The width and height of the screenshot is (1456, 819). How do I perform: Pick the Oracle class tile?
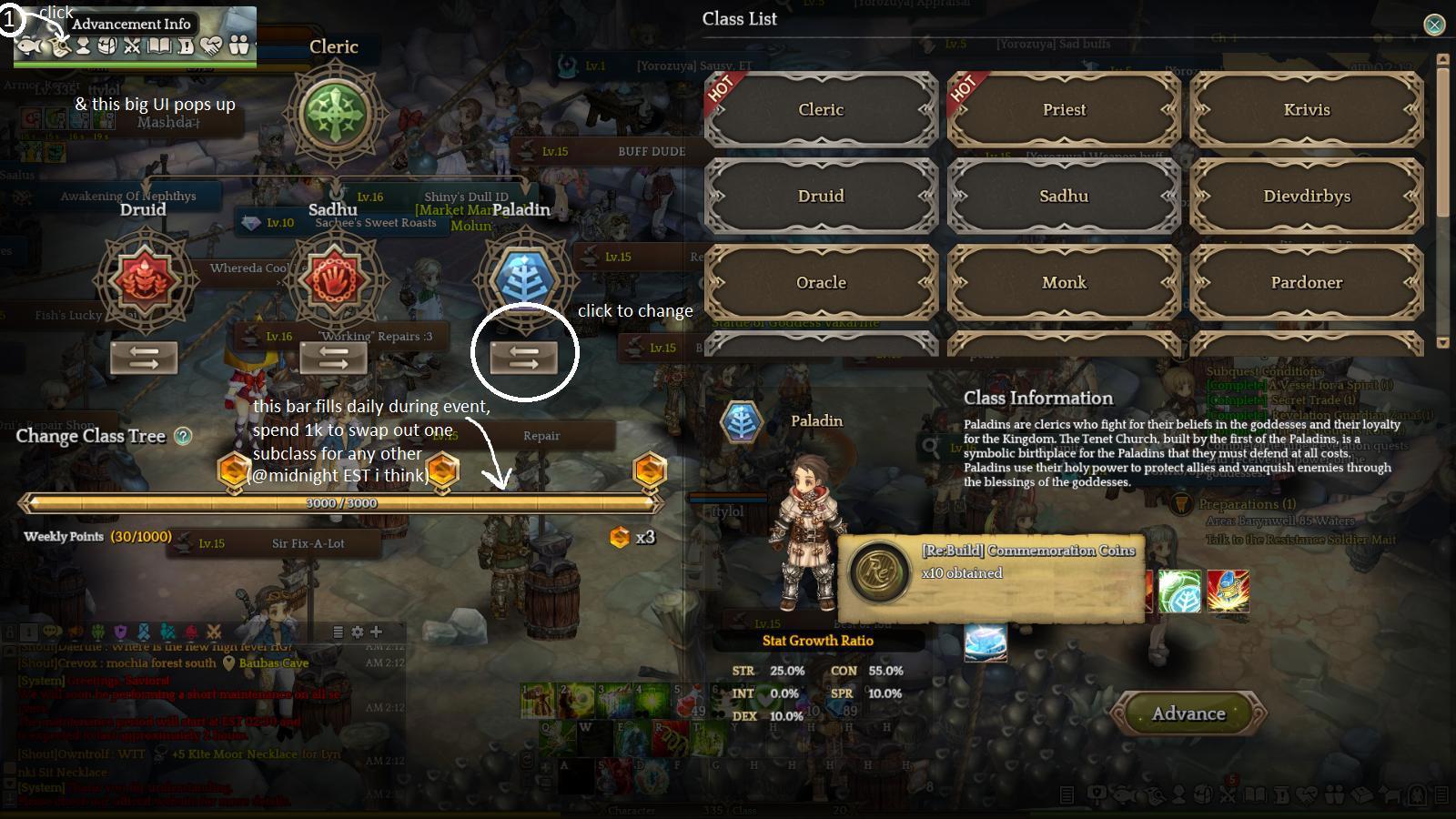pos(821,282)
